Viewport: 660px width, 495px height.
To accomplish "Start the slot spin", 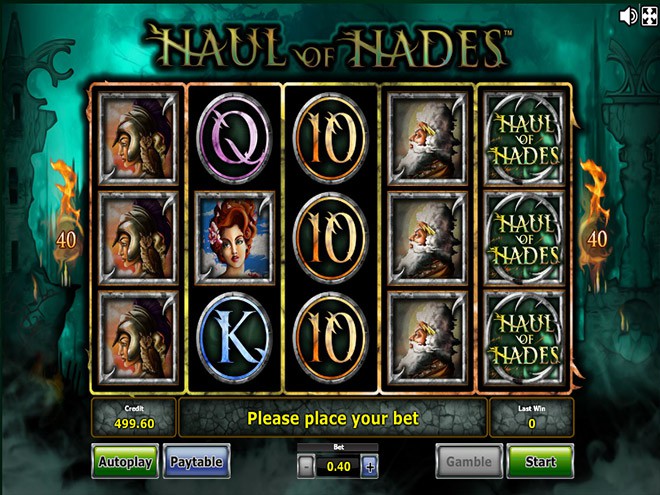I will tap(539, 461).
